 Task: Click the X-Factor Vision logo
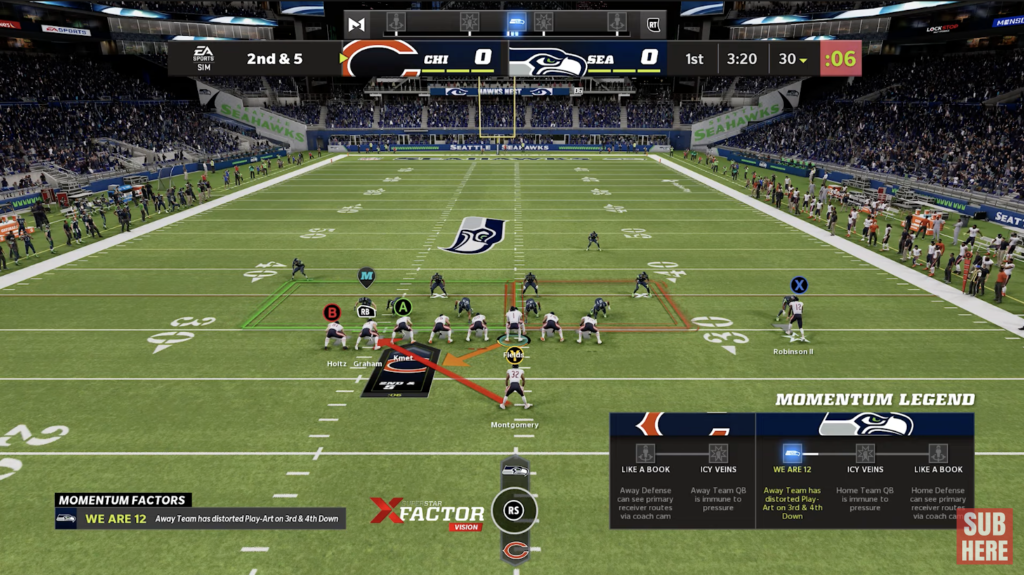(427, 511)
